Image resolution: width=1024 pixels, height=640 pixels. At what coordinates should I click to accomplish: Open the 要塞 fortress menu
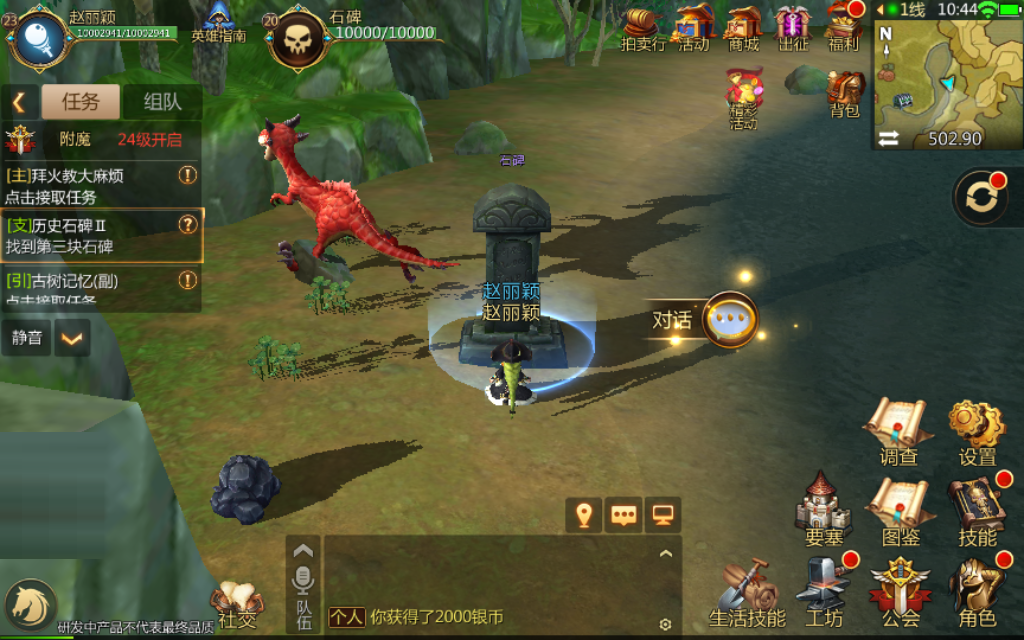click(824, 511)
